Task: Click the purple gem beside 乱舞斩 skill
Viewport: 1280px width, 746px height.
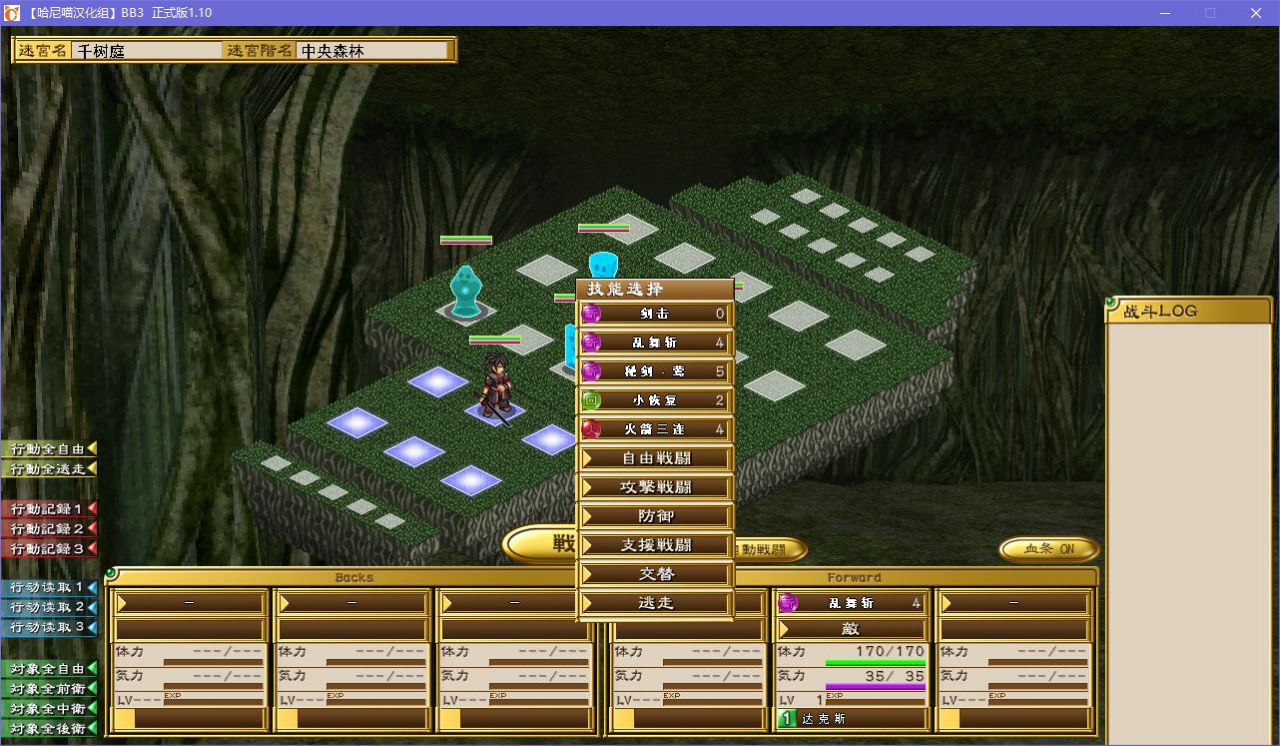Action: [590, 342]
